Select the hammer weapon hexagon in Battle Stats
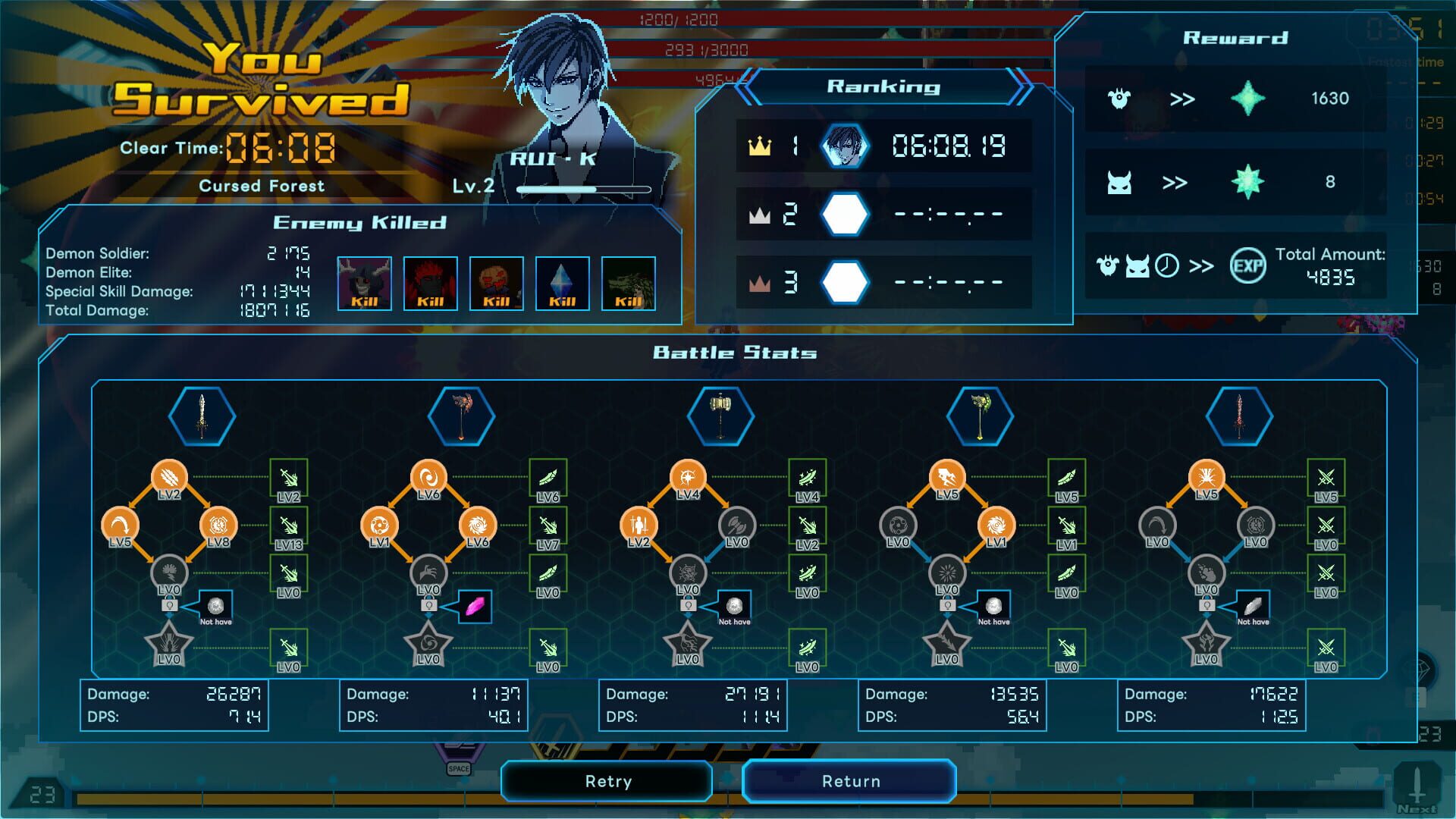Viewport: 1456px width, 819px height. click(722, 416)
